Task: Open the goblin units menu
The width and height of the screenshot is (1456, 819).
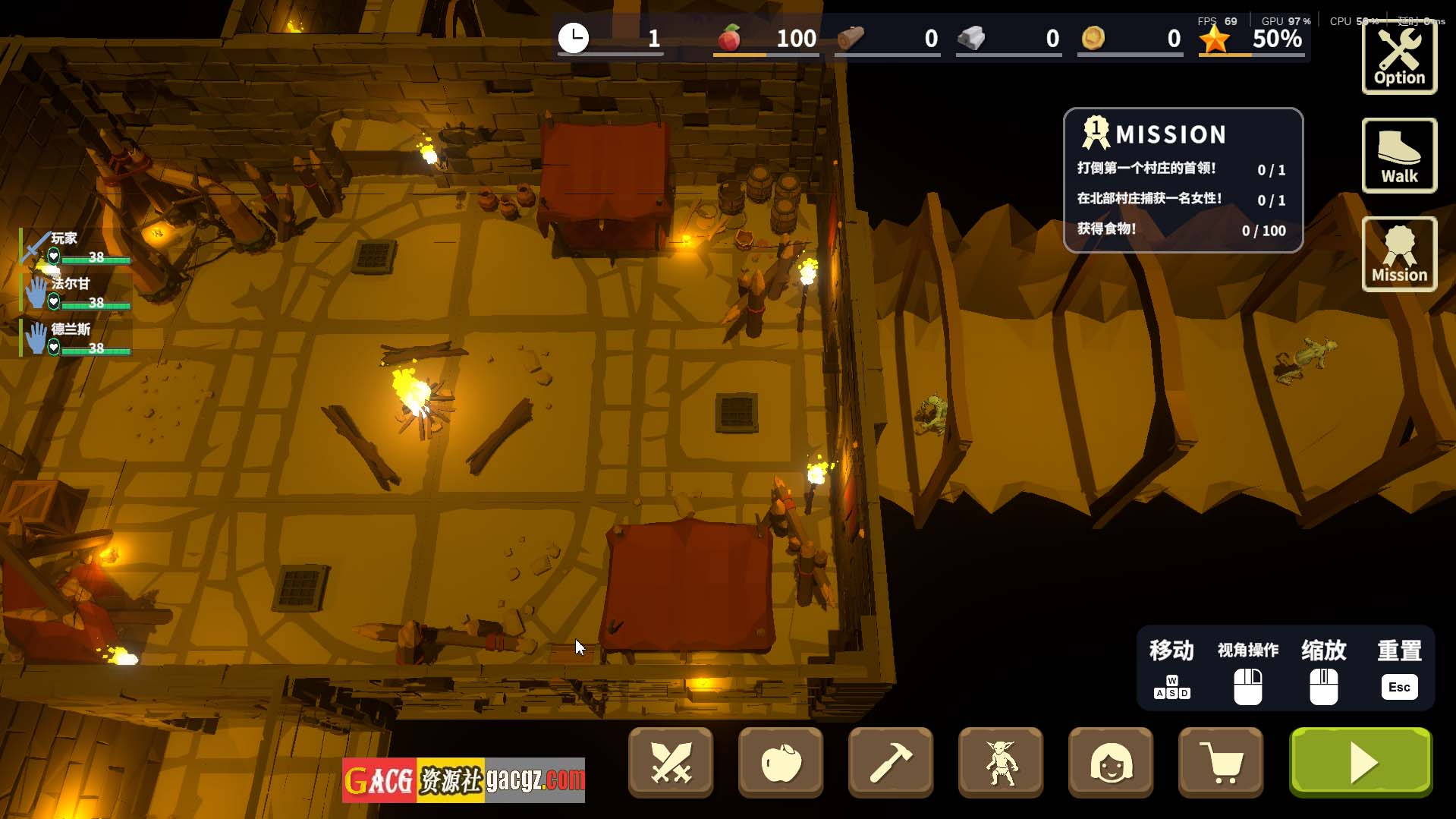Action: 1001,762
